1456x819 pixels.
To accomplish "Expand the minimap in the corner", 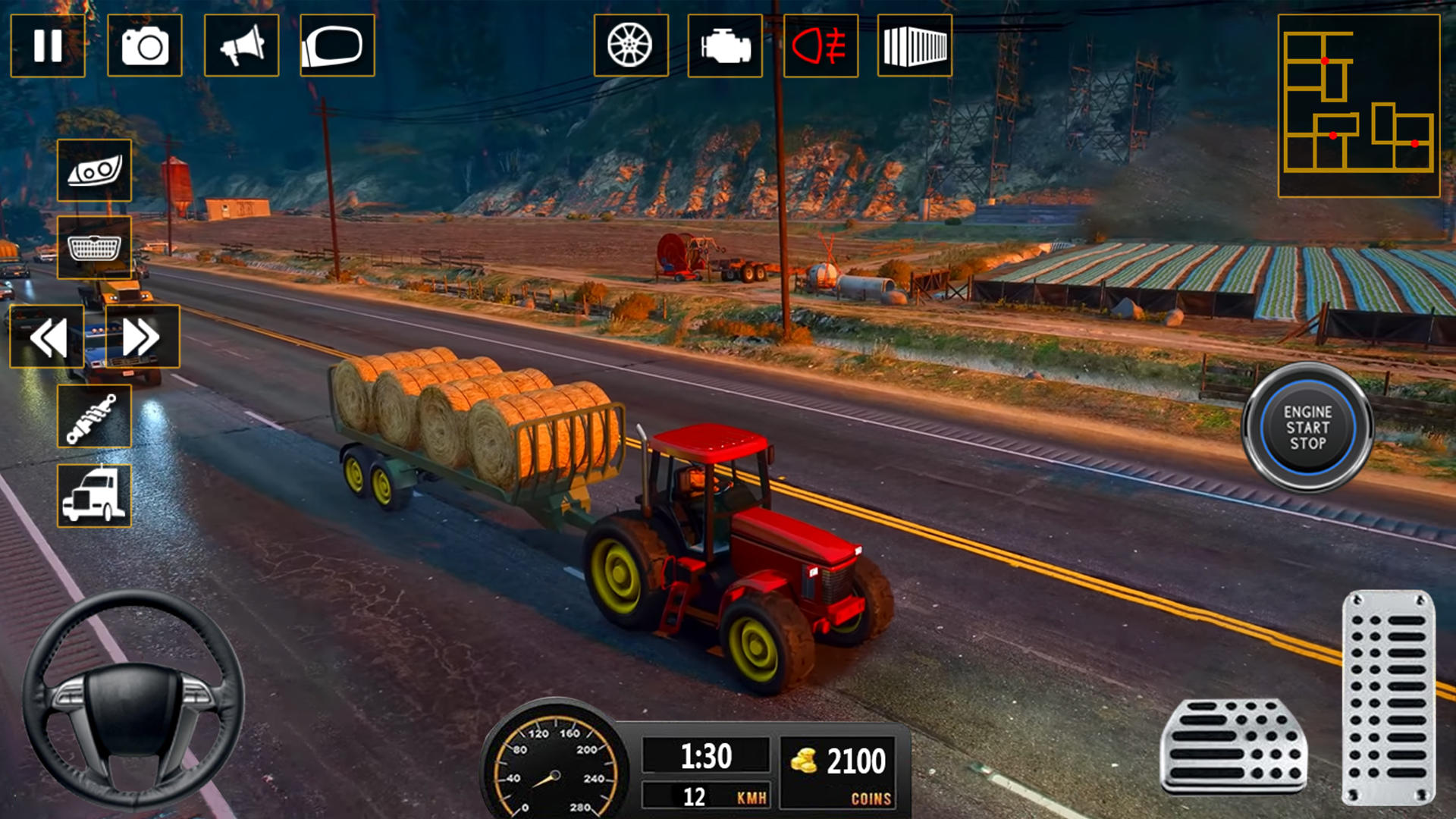I will 1357,106.
